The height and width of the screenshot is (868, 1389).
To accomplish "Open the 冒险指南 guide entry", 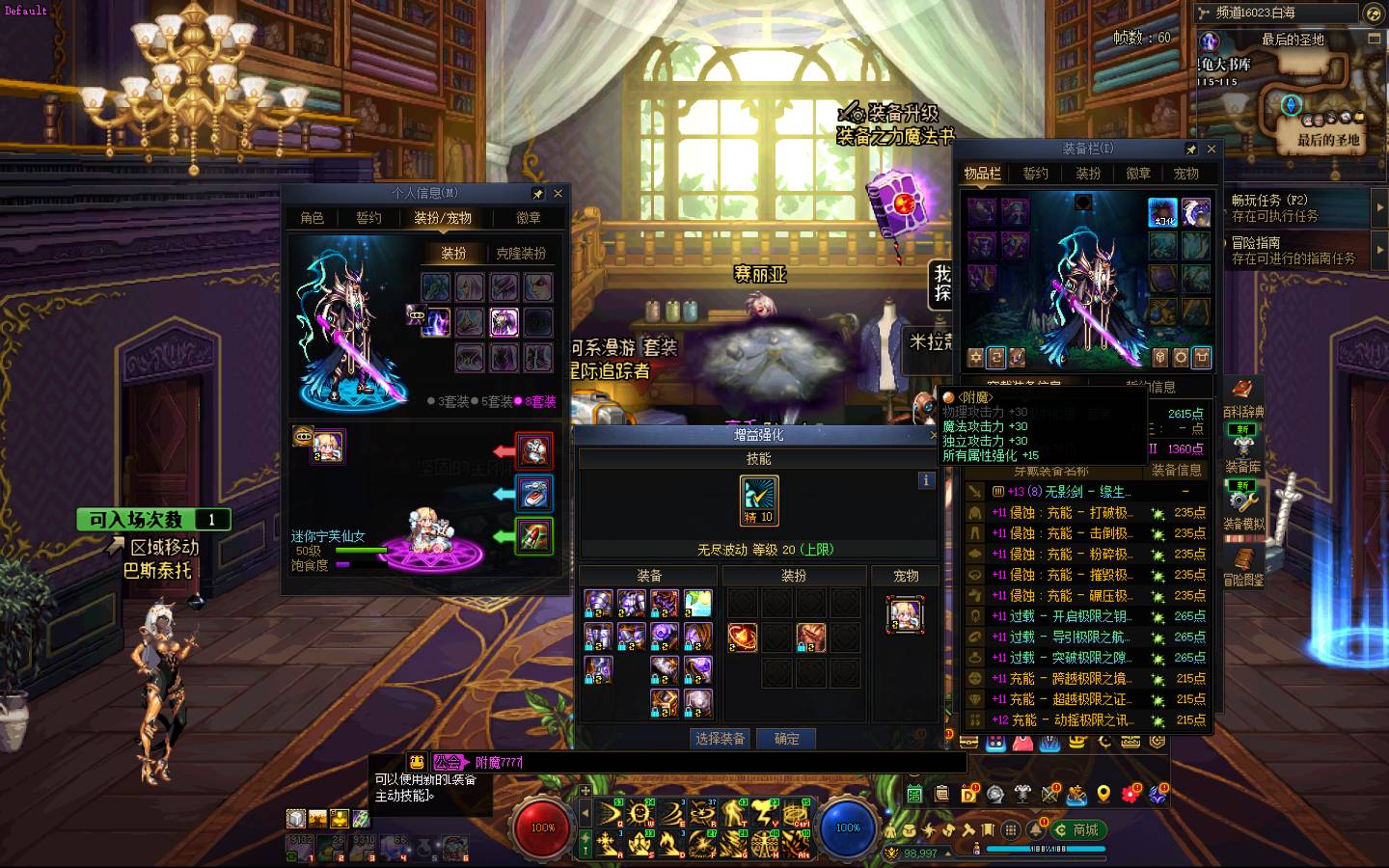I will click(1293, 251).
